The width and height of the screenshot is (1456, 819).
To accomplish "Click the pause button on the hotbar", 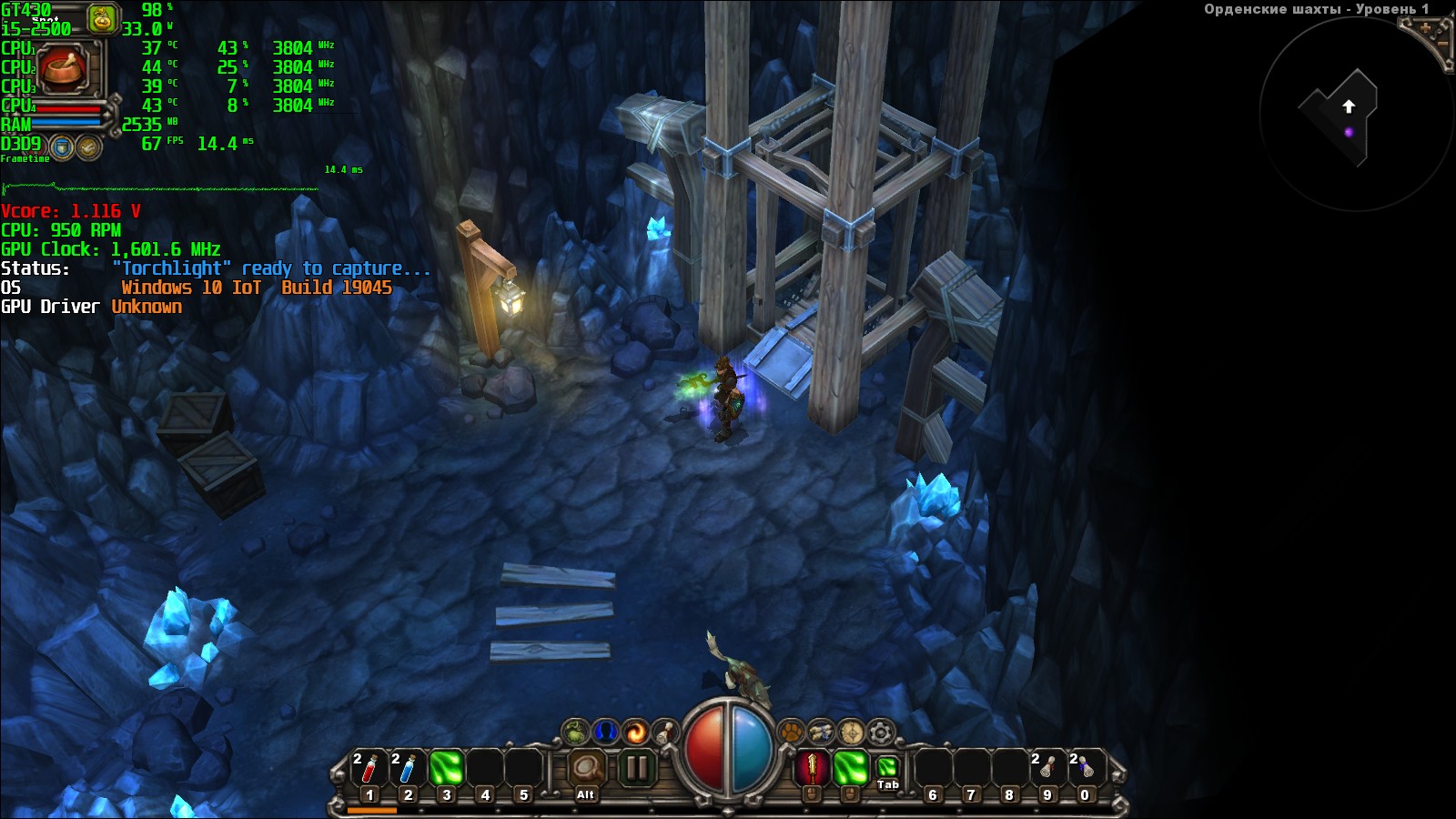I will point(637,769).
